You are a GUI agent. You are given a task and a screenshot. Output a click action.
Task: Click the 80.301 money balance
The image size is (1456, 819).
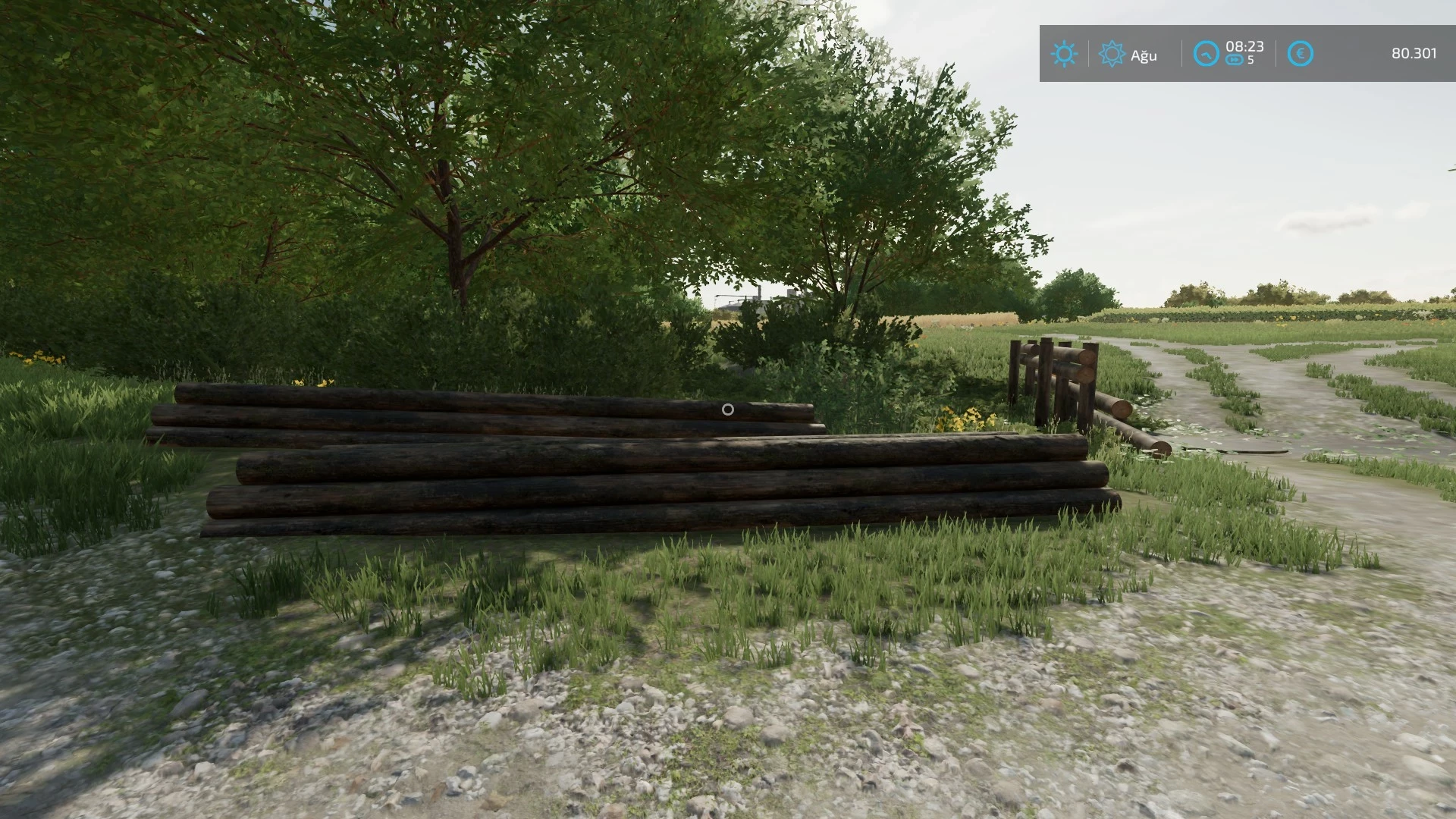(1415, 54)
